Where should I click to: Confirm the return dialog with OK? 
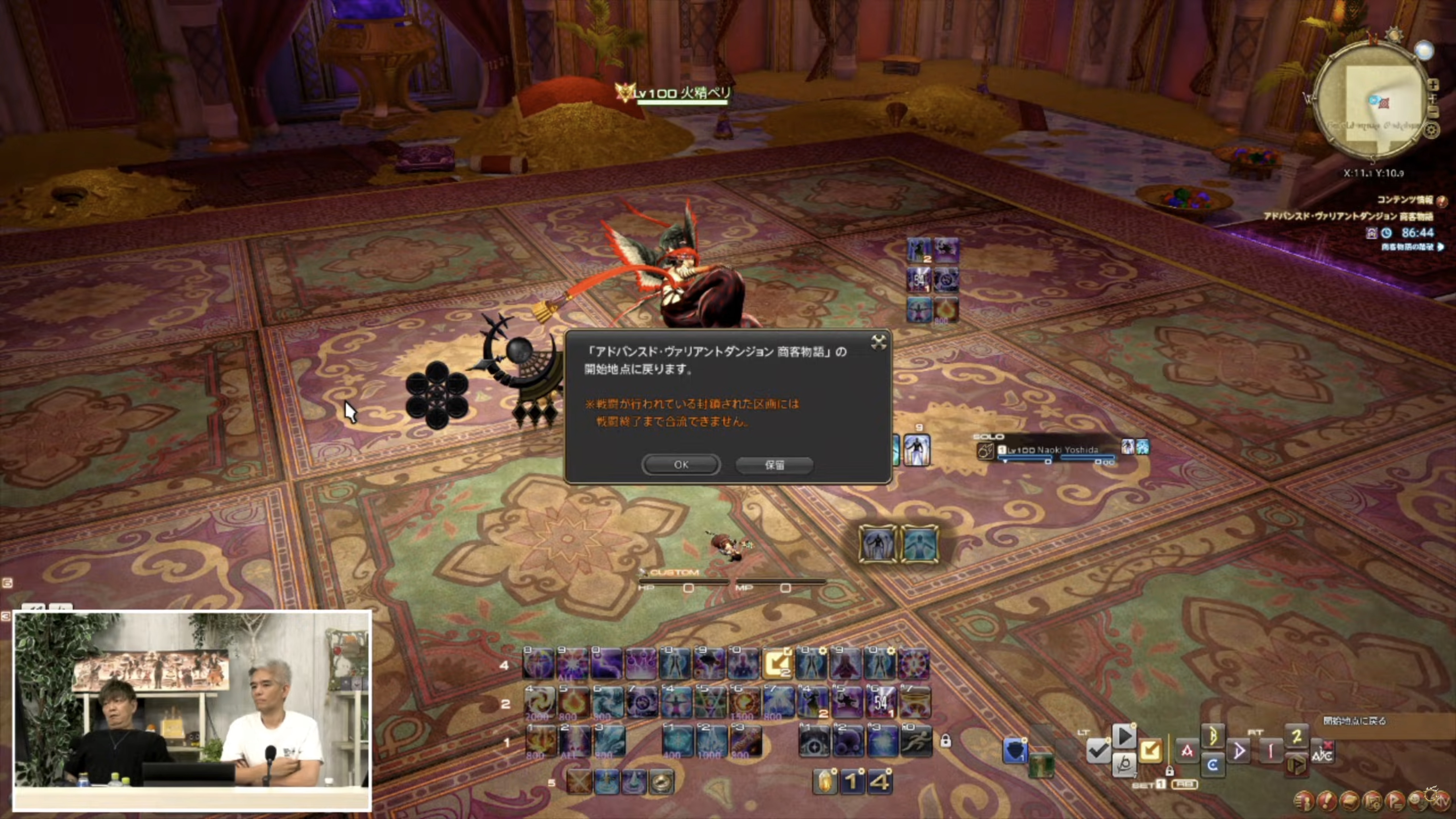681,465
